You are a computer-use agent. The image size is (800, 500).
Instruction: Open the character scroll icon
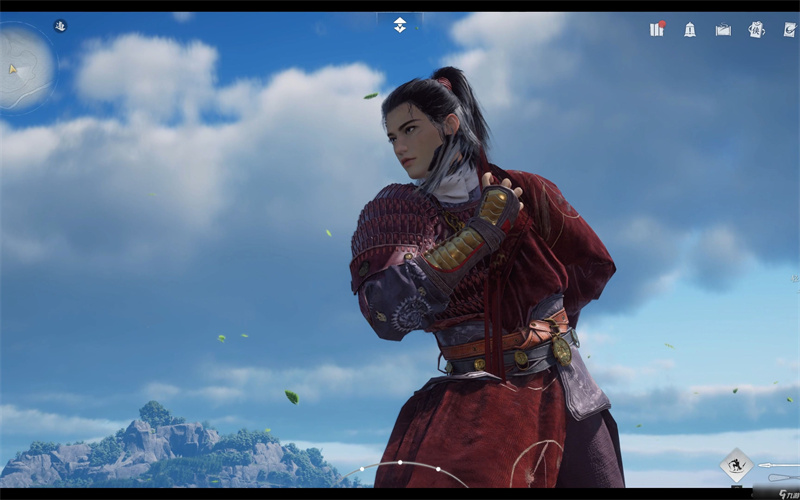[x=756, y=29]
